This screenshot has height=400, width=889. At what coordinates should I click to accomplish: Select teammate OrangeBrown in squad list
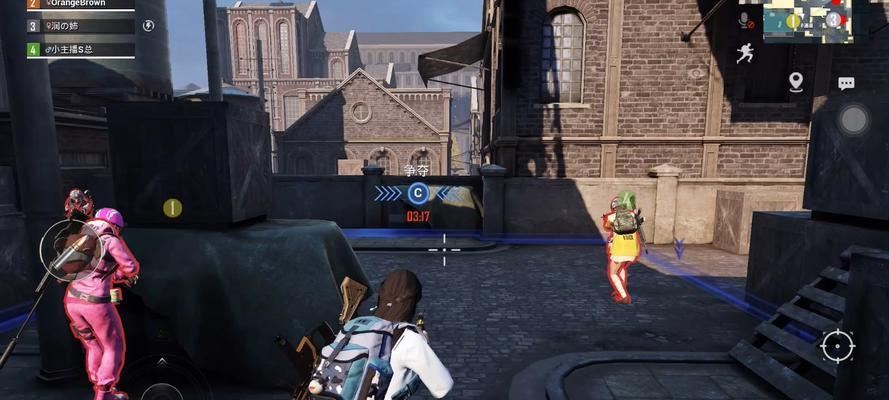pos(80,4)
